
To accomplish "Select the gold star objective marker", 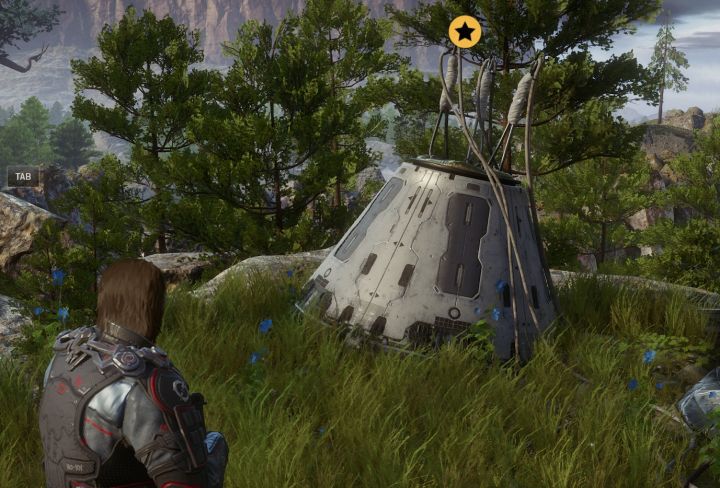I will (465, 31).
